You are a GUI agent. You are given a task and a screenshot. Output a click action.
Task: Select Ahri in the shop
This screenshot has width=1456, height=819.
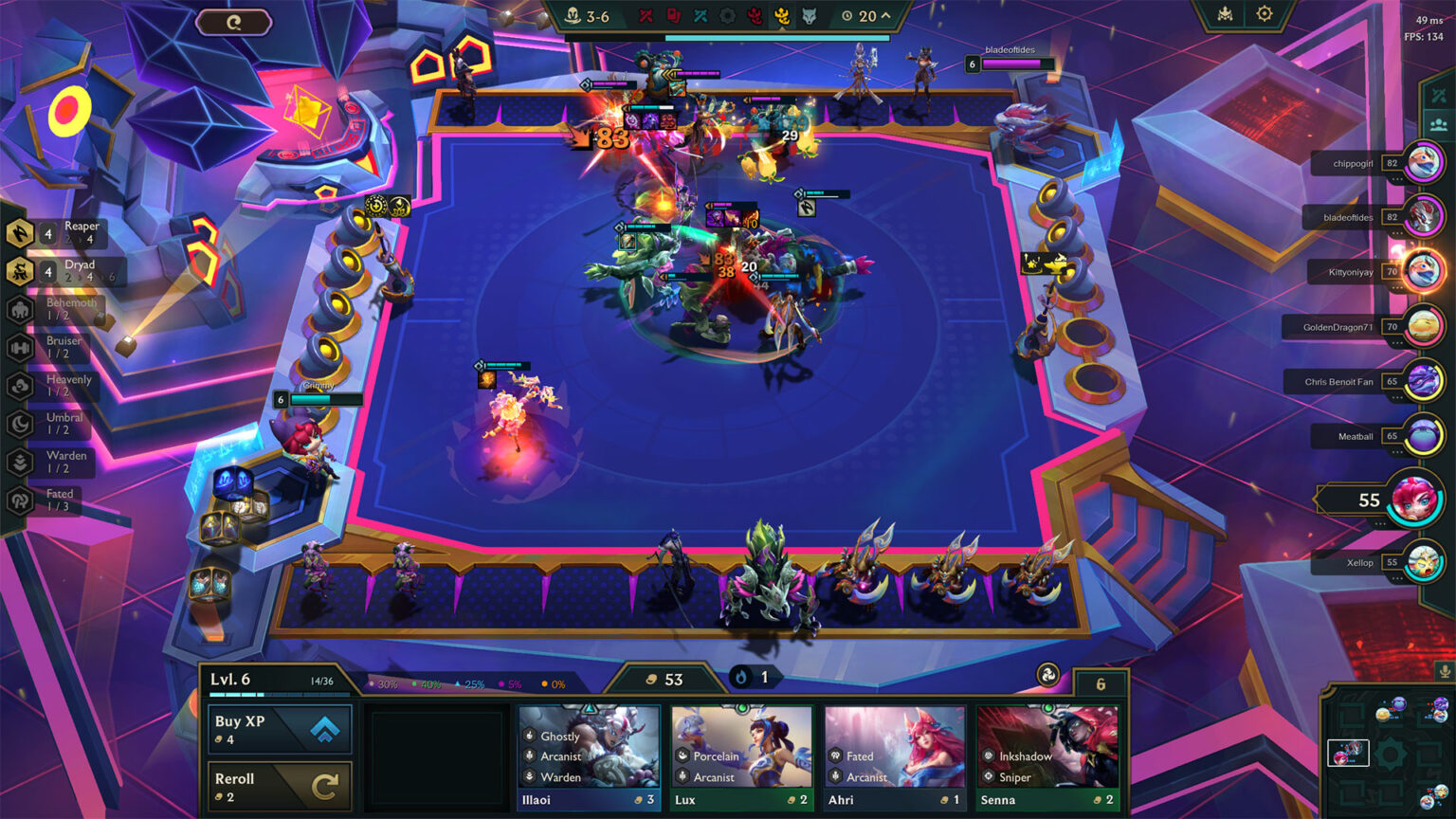click(x=896, y=757)
